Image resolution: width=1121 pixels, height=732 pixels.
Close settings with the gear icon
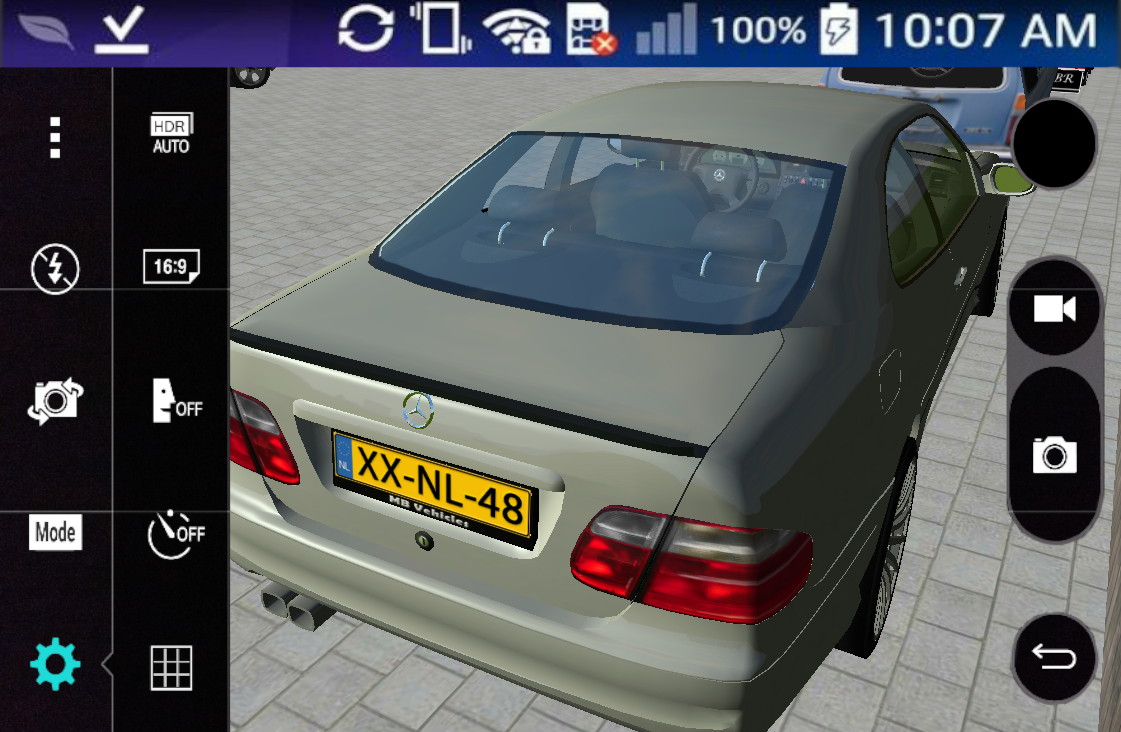(x=56, y=665)
